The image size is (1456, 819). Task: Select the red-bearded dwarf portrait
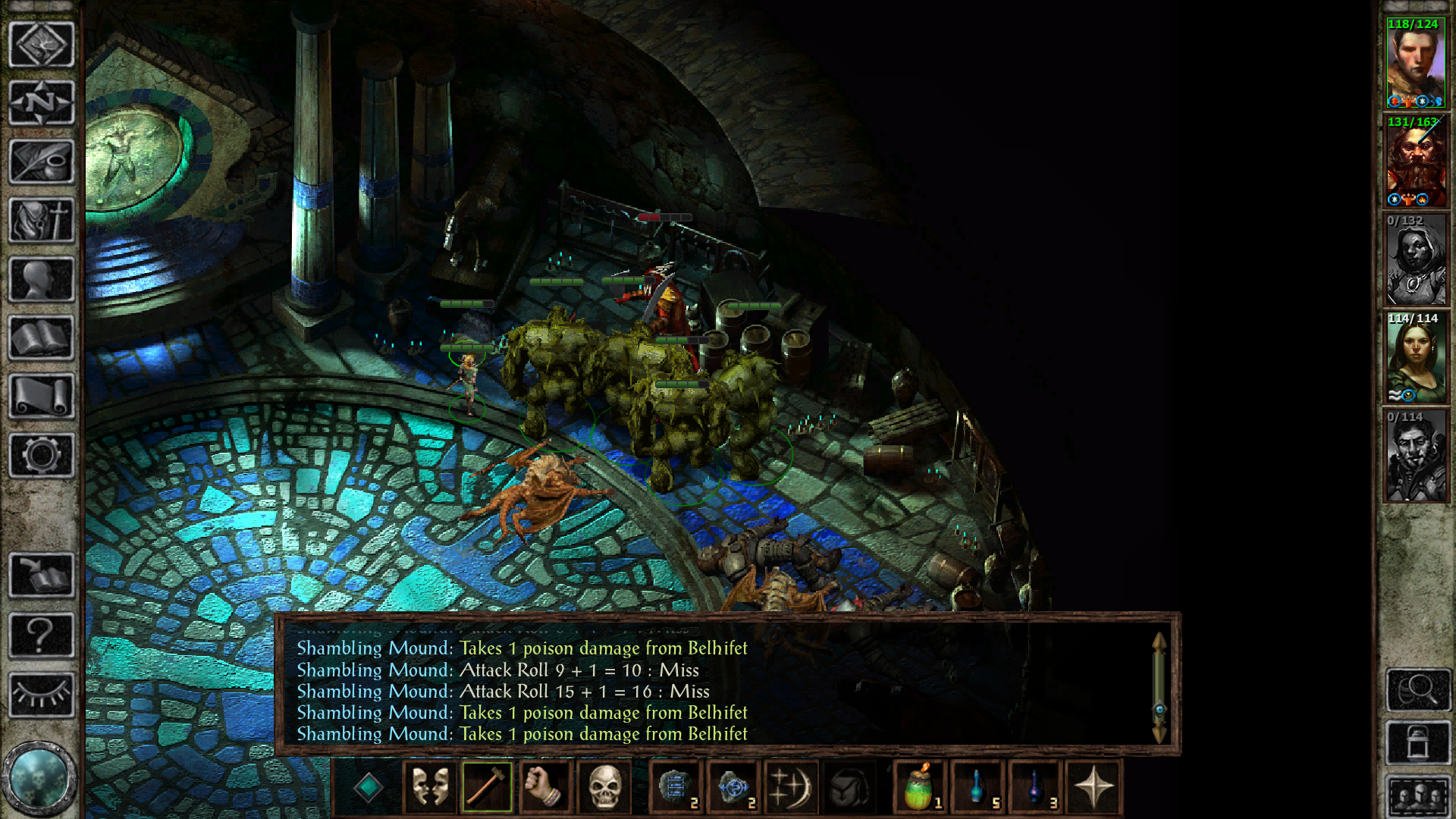(1416, 162)
